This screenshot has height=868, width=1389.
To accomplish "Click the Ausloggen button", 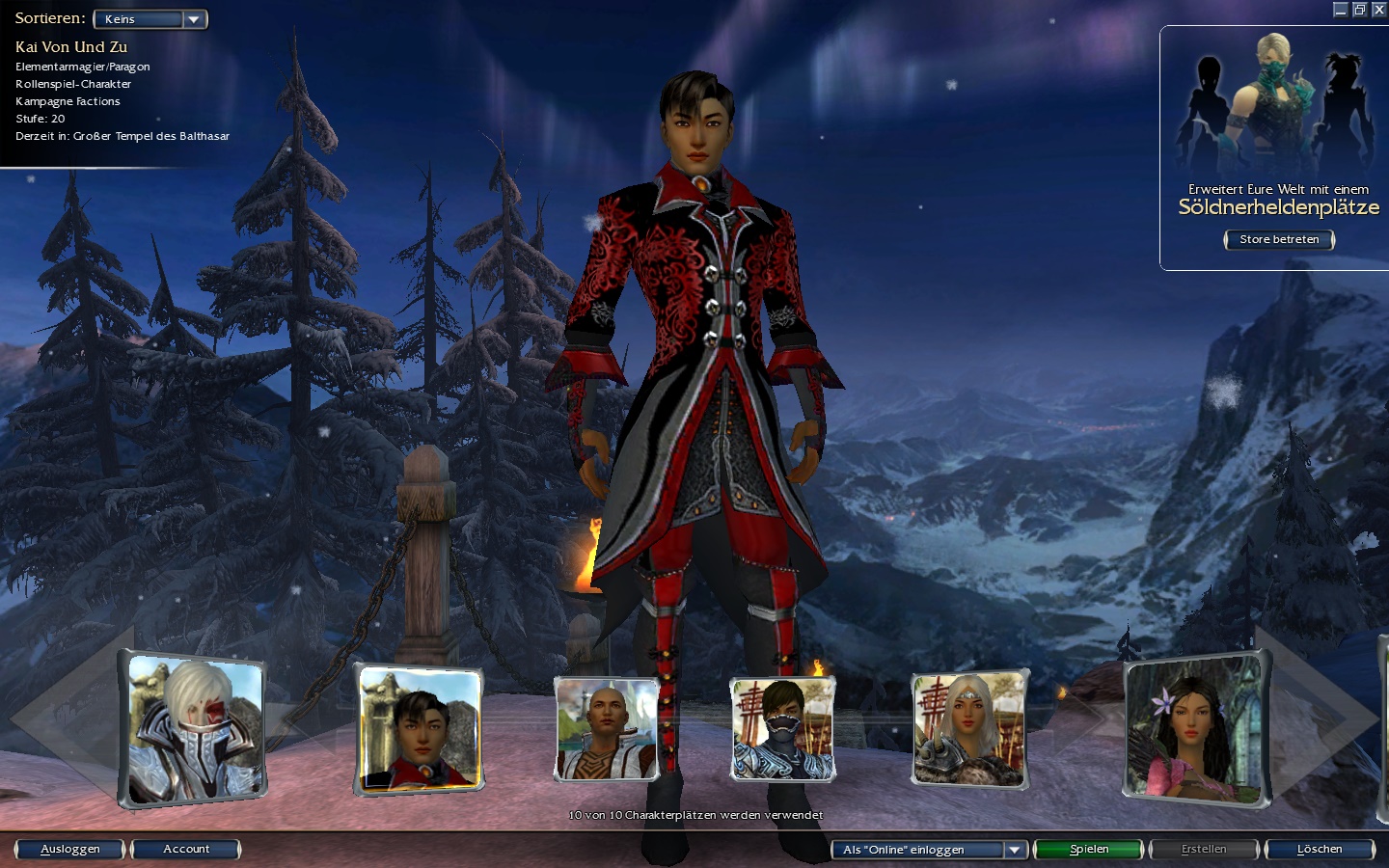I will tap(70, 850).
